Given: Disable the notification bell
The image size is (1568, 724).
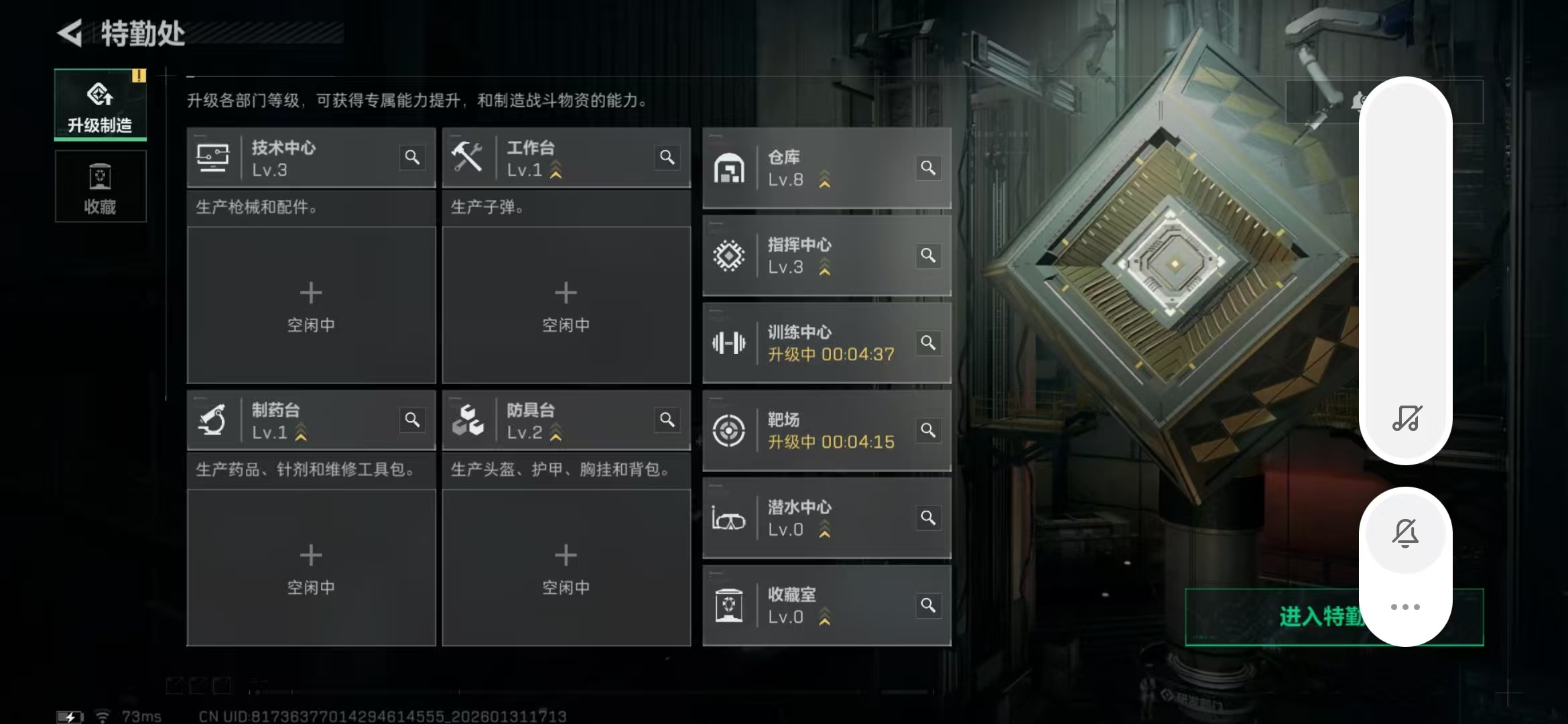Looking at the screenshot, I should tap(1406, 533).
